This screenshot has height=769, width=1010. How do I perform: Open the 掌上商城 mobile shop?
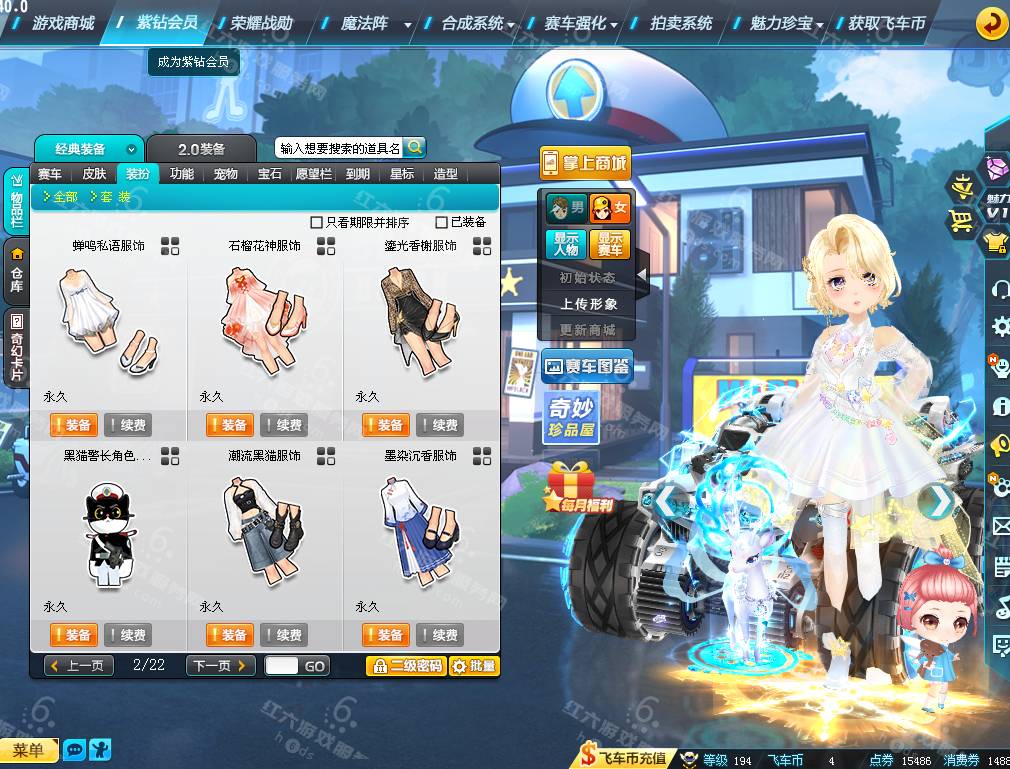(x=585, y=163)
